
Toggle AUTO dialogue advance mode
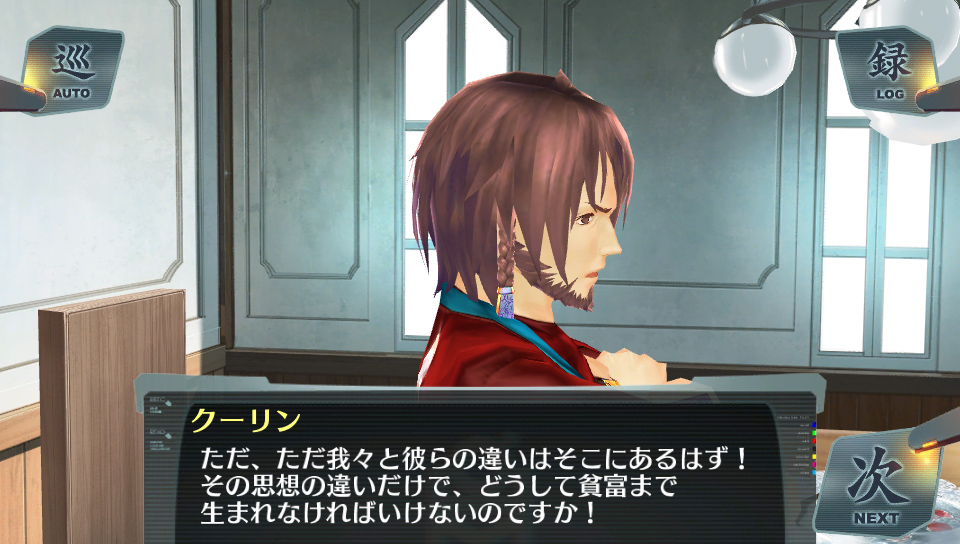point(72,70)
